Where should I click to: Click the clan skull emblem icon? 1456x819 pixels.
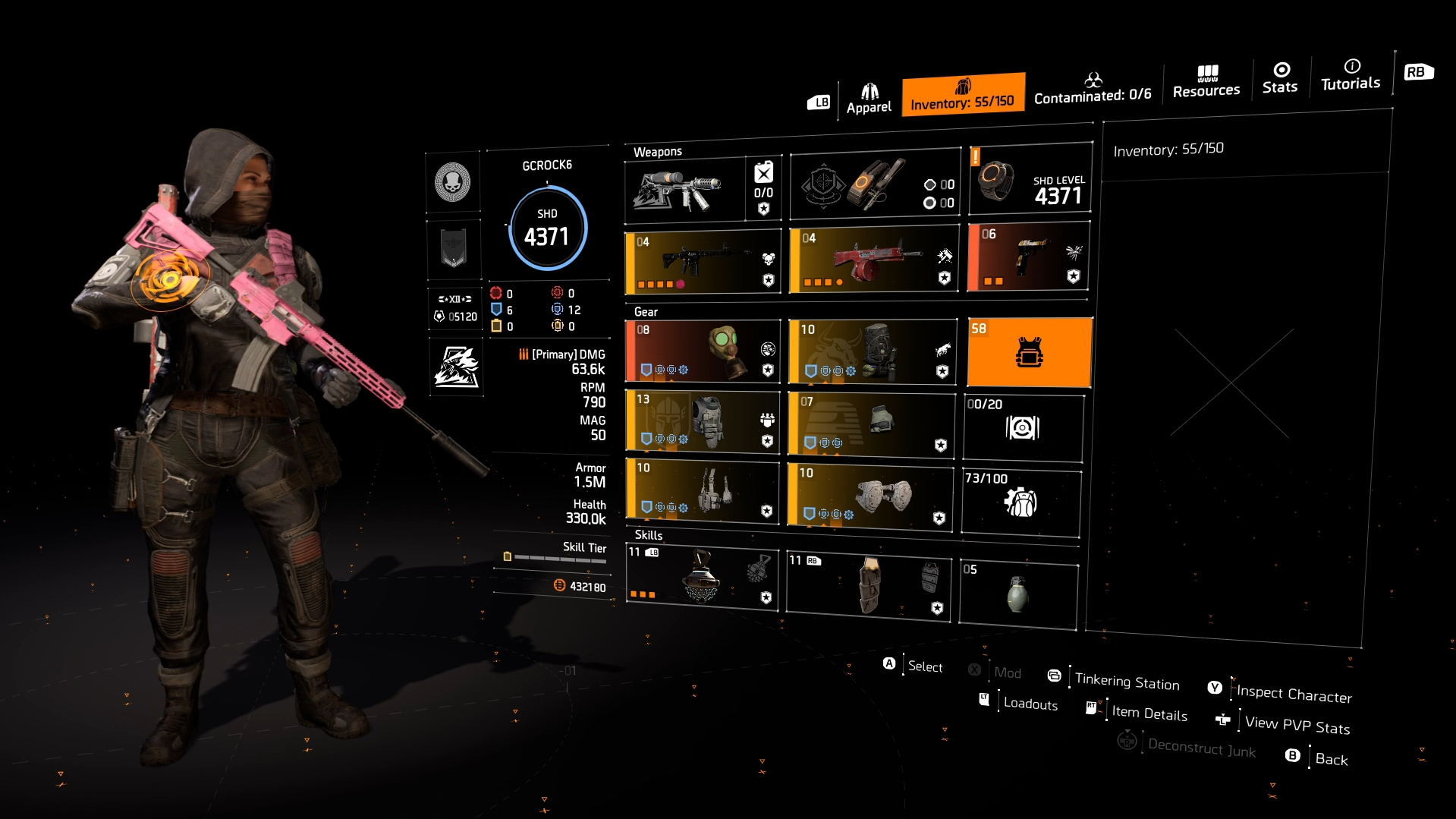click(x=454, y=181)
